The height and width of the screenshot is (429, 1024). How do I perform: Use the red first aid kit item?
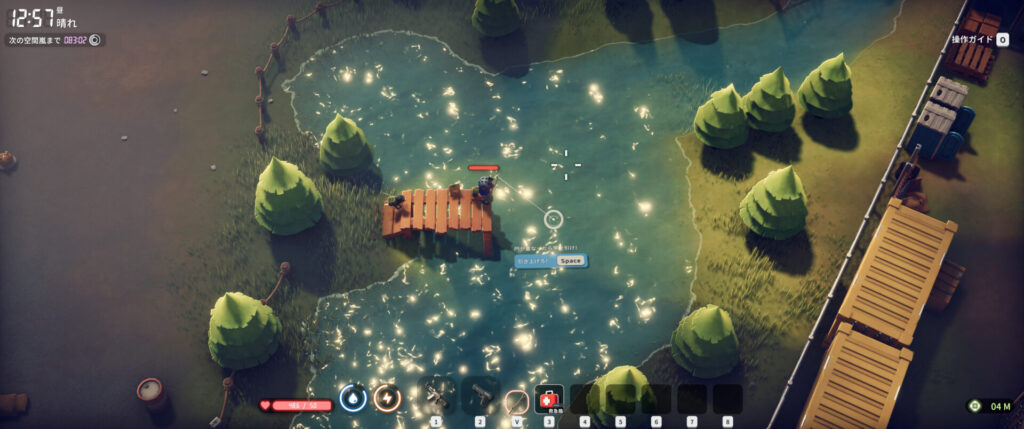(549, 399)
